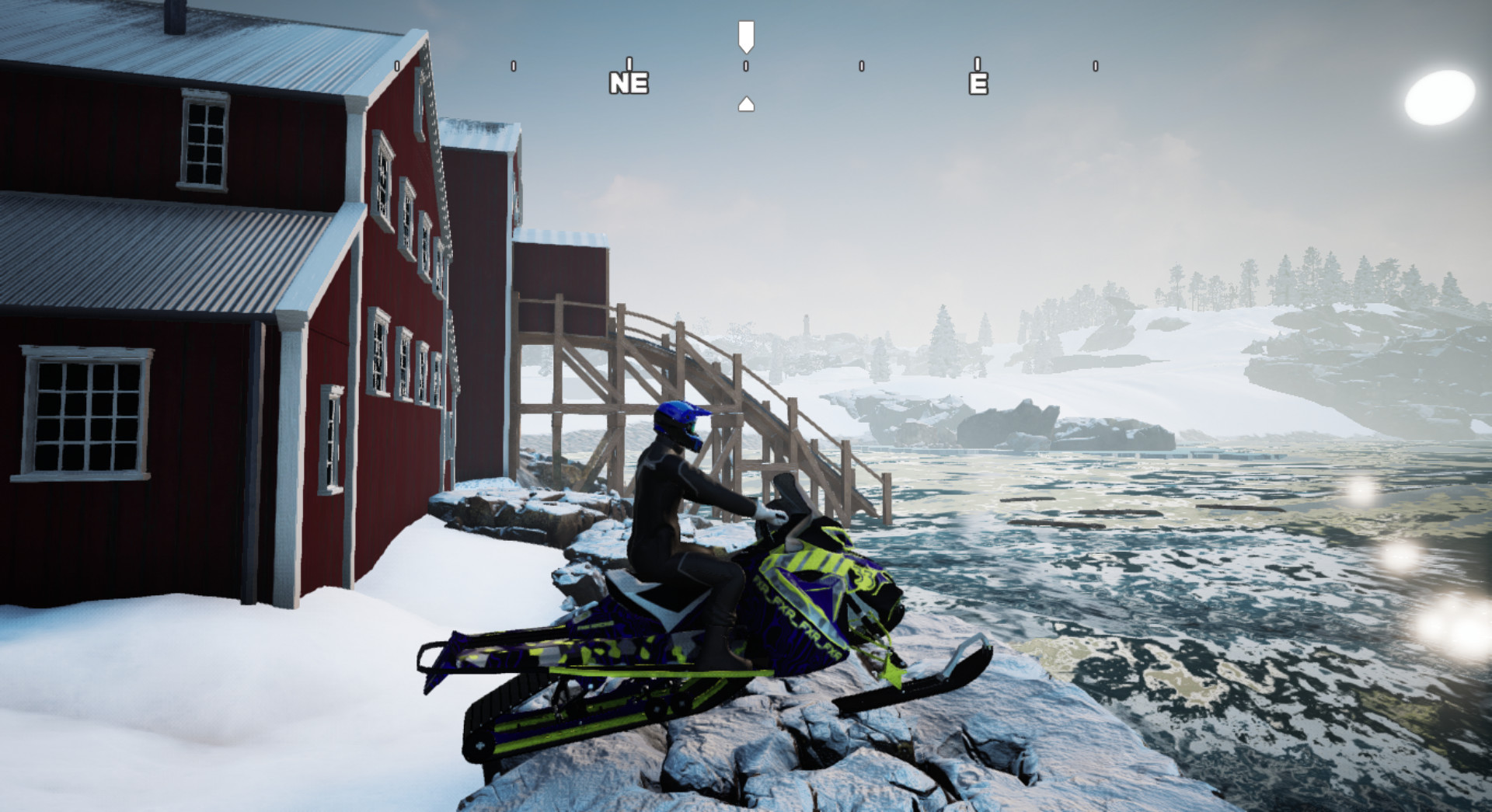Click the E marker on the compass

tap(978, 83)
